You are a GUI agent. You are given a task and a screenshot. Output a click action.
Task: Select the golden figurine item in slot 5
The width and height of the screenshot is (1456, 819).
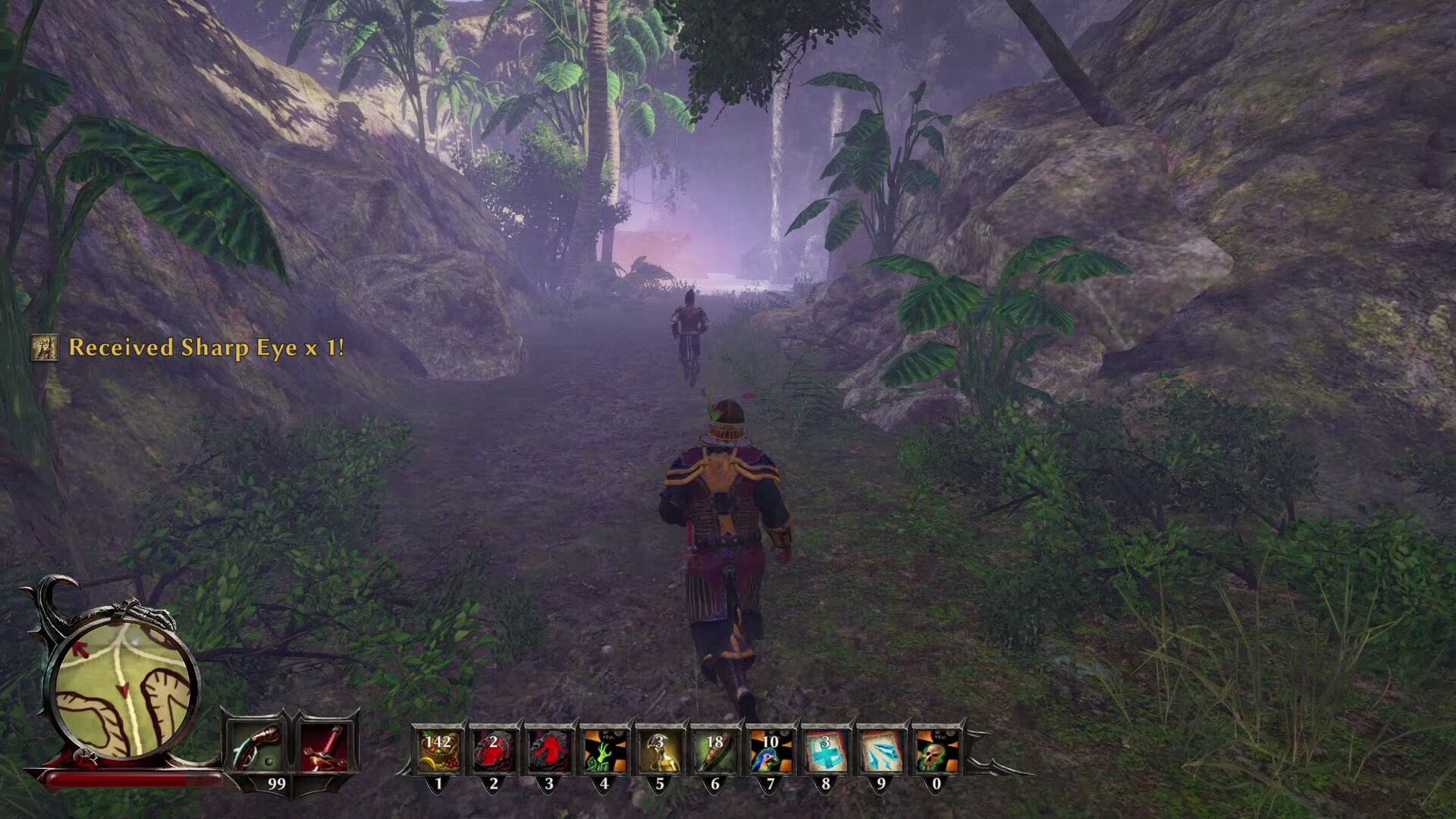660,750
